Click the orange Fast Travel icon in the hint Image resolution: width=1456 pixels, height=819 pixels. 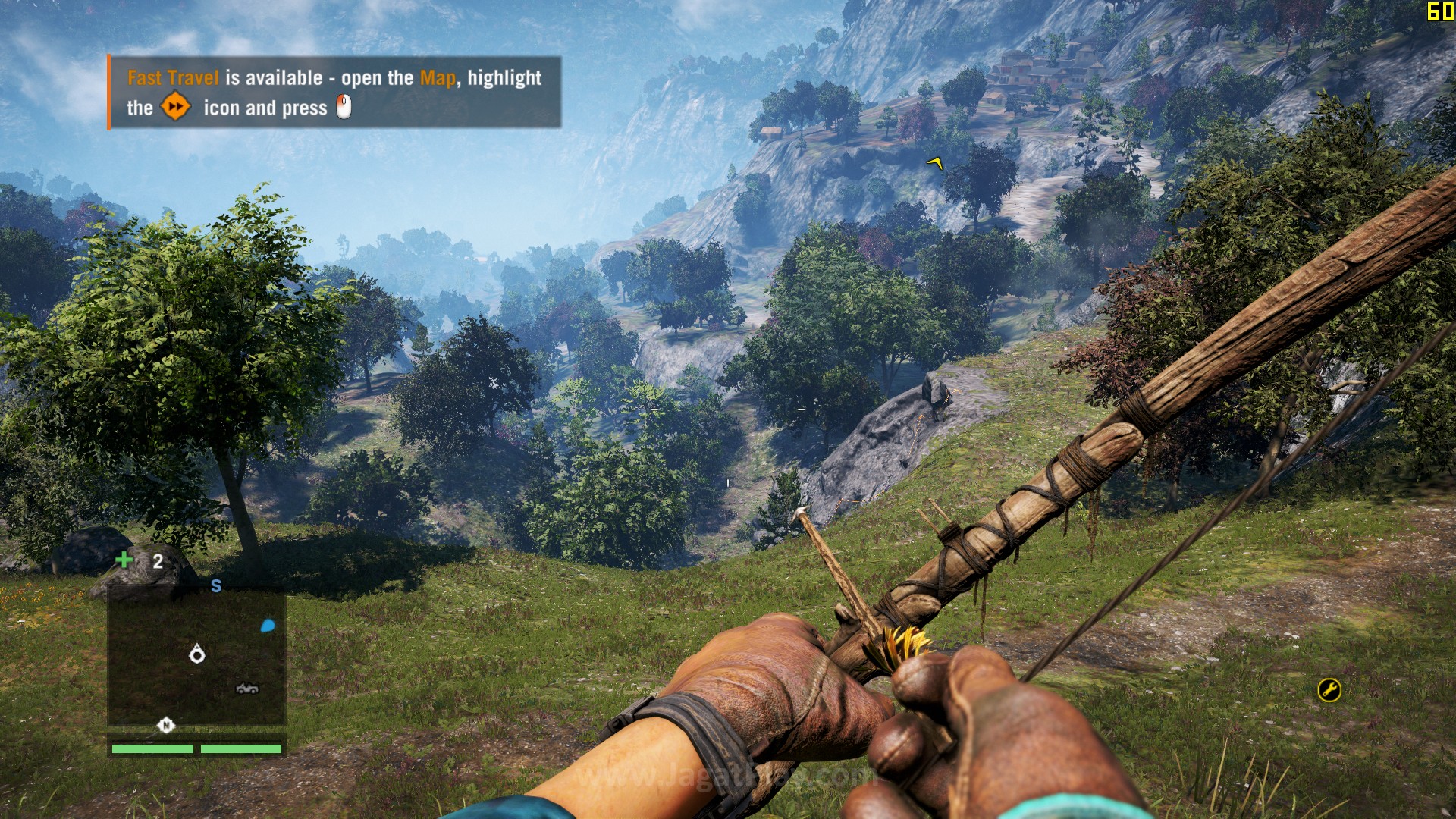[x=175, y=107]
